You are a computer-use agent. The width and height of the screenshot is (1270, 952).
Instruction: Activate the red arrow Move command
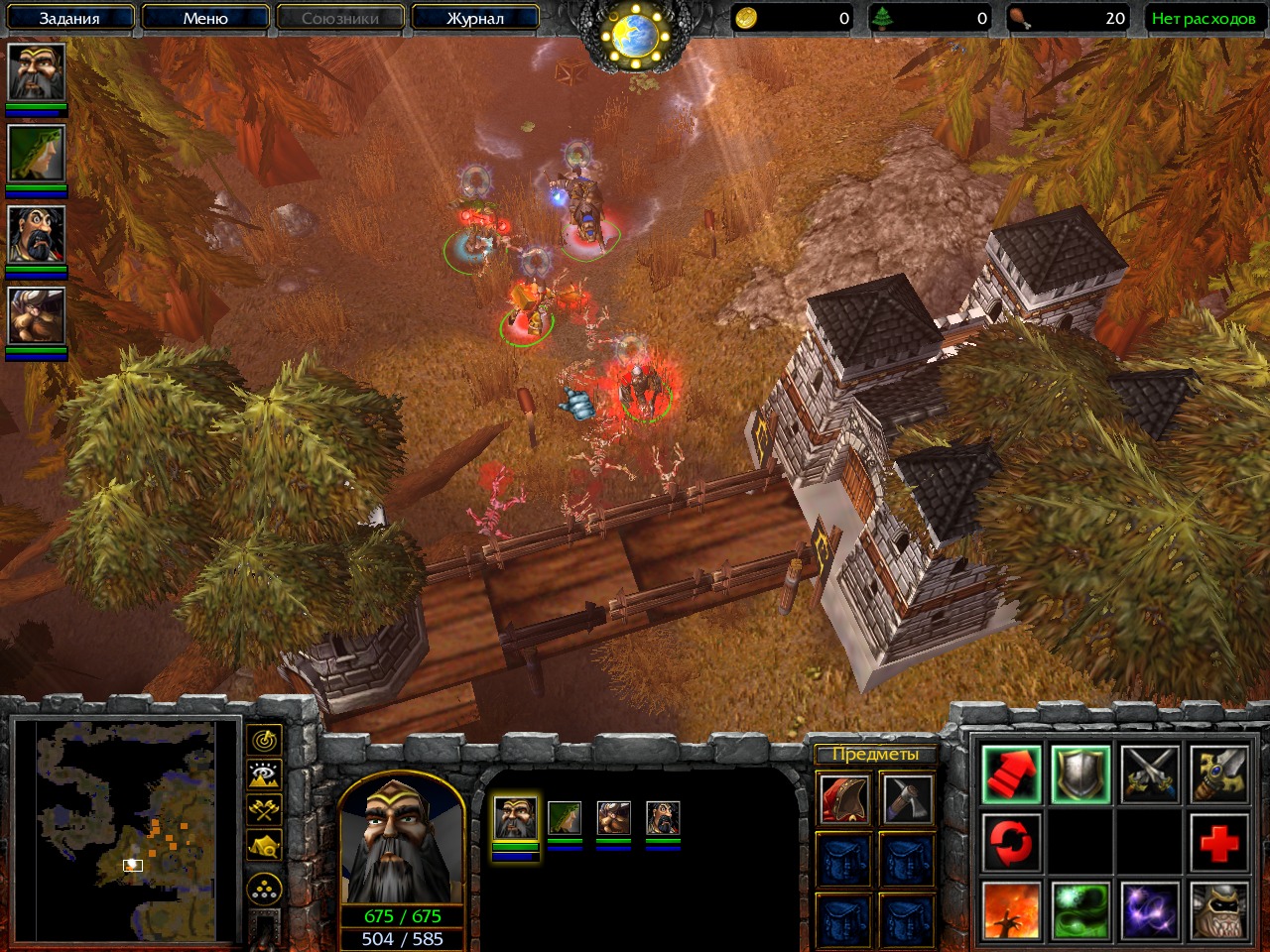coord(1011,774)
